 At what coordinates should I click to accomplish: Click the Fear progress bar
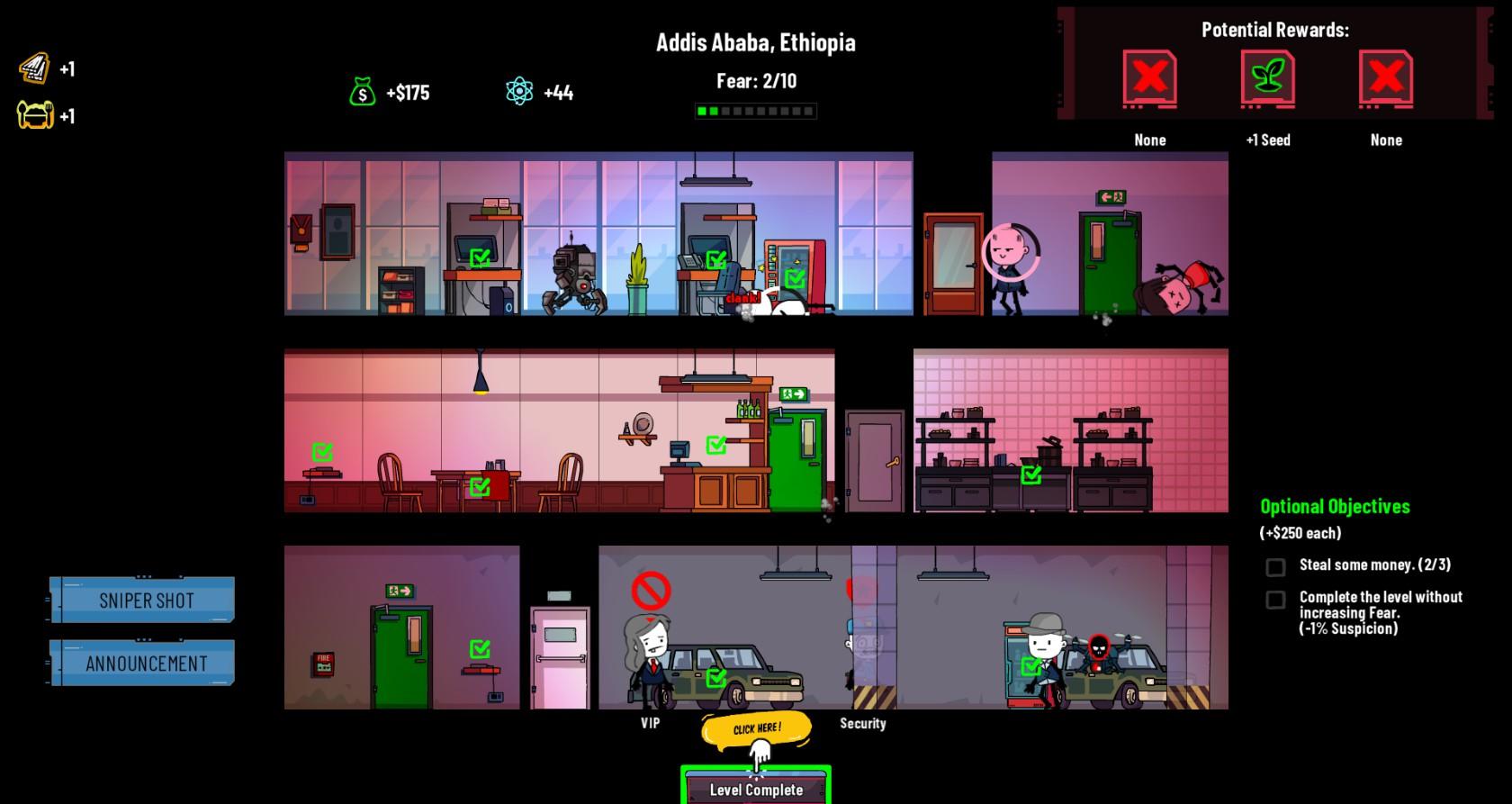click(753, 111)
